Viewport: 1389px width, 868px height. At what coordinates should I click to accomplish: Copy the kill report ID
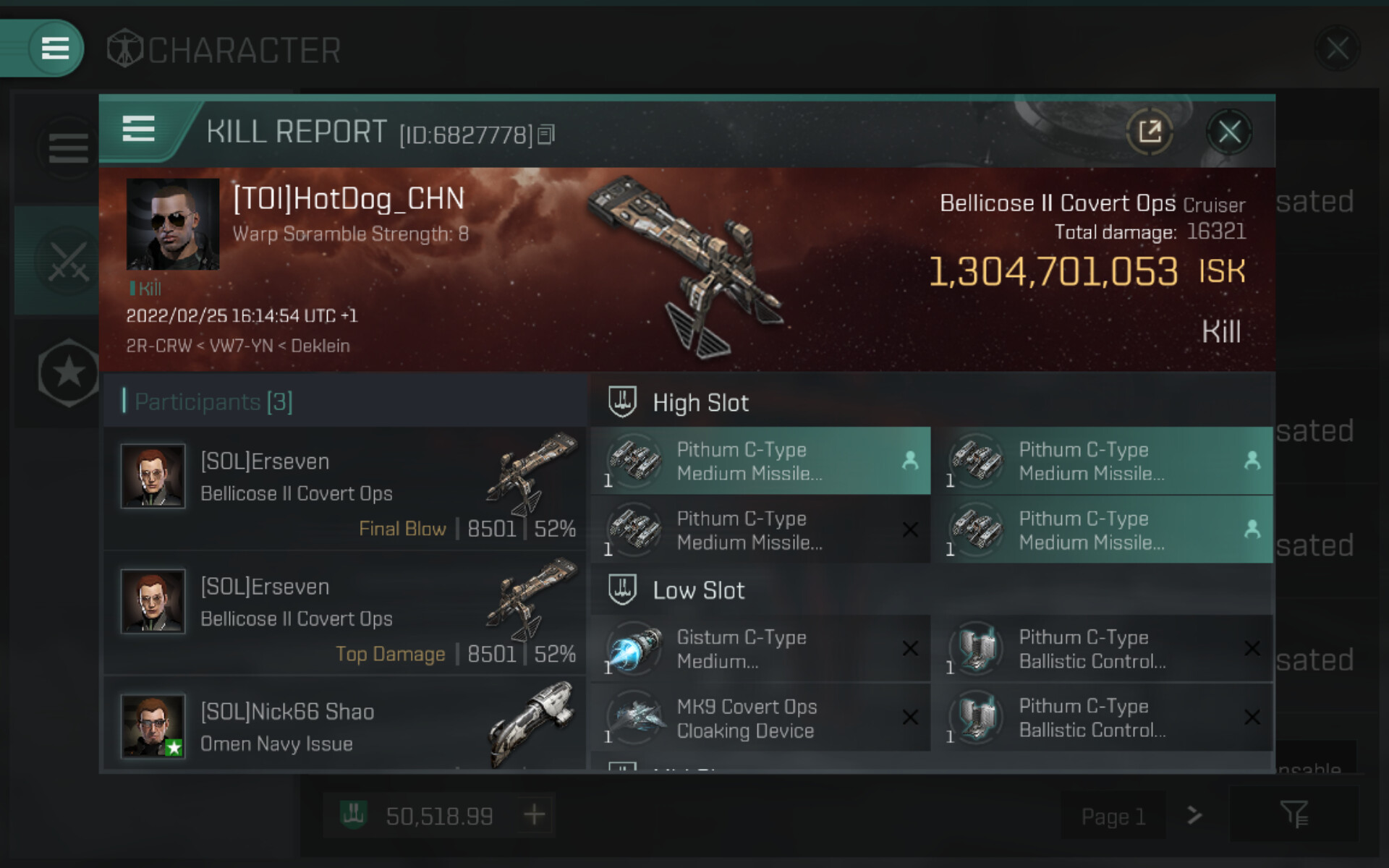[x=547, y=135]
